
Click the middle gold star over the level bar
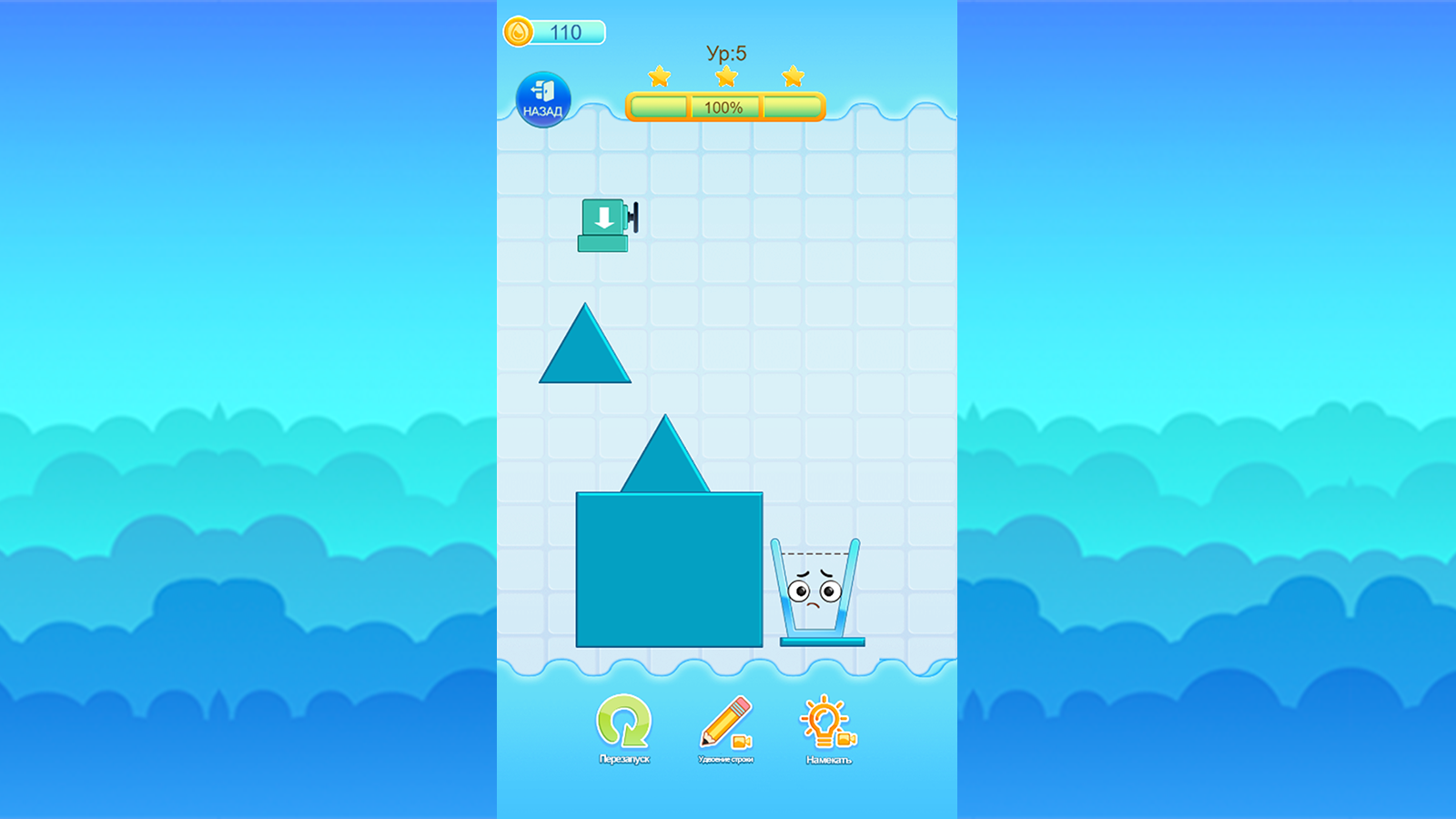(x=725, y=77)
